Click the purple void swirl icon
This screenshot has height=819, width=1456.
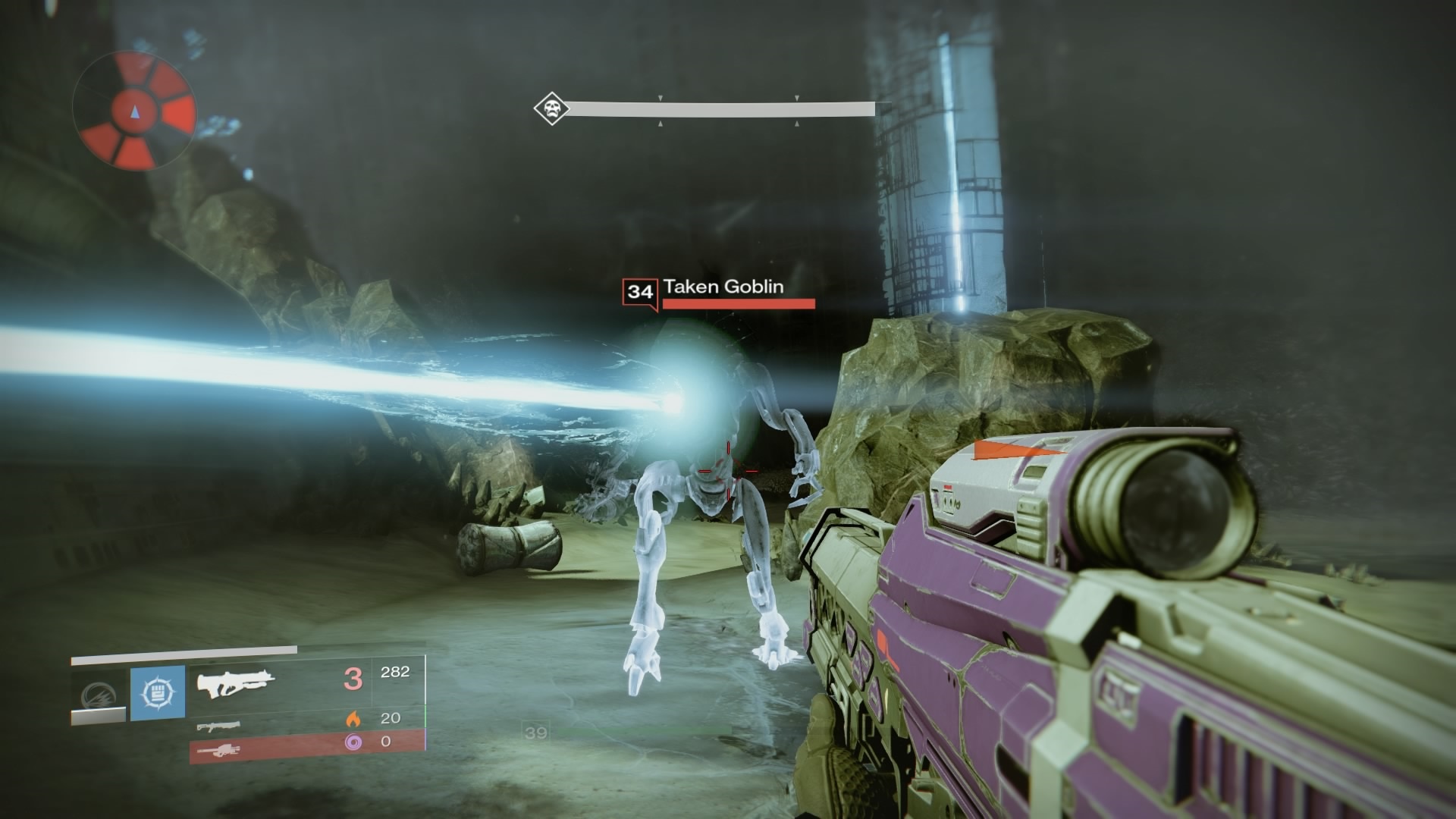click(x=353, y=742)
